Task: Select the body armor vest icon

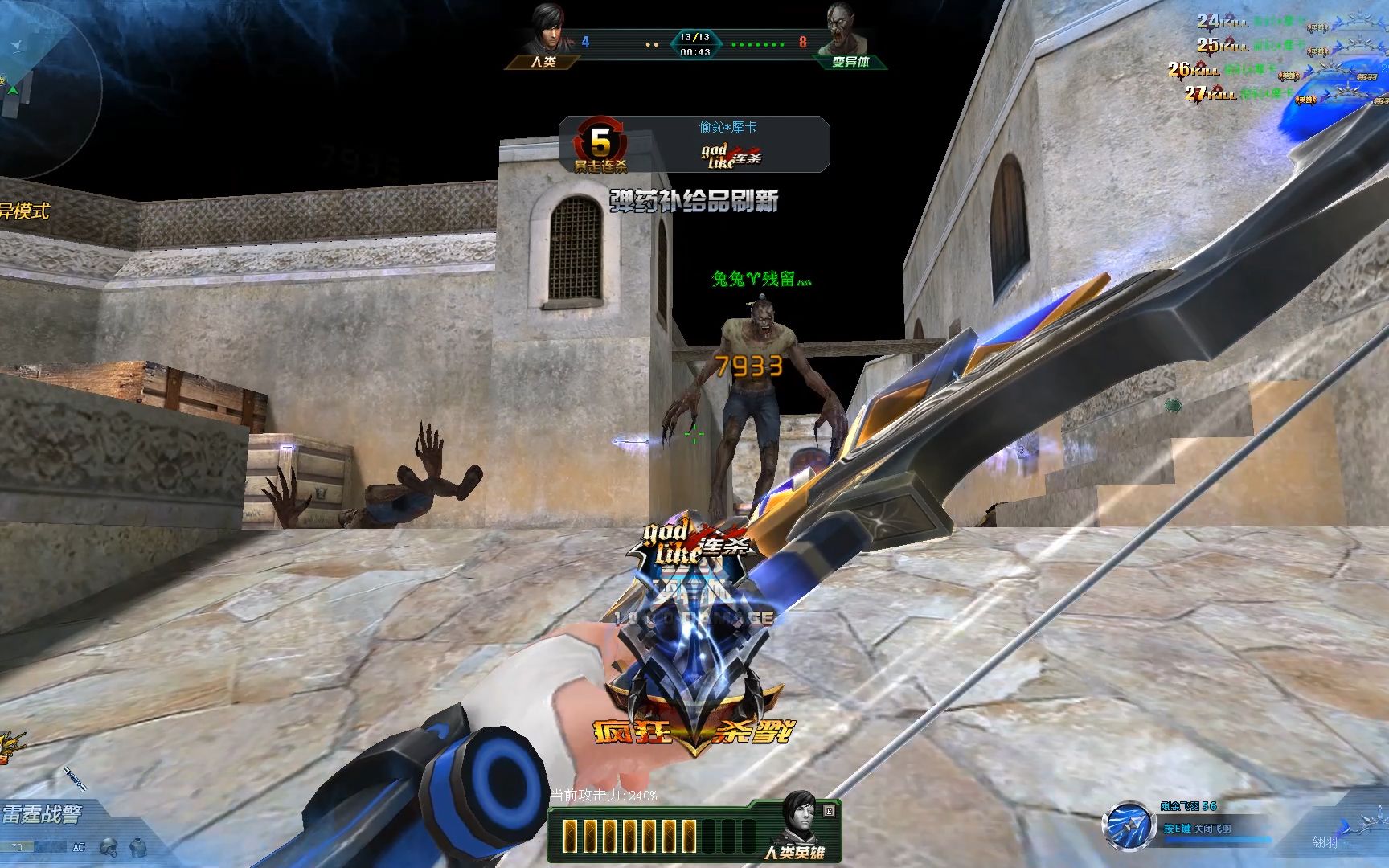Action: click(x=137, y=846)
